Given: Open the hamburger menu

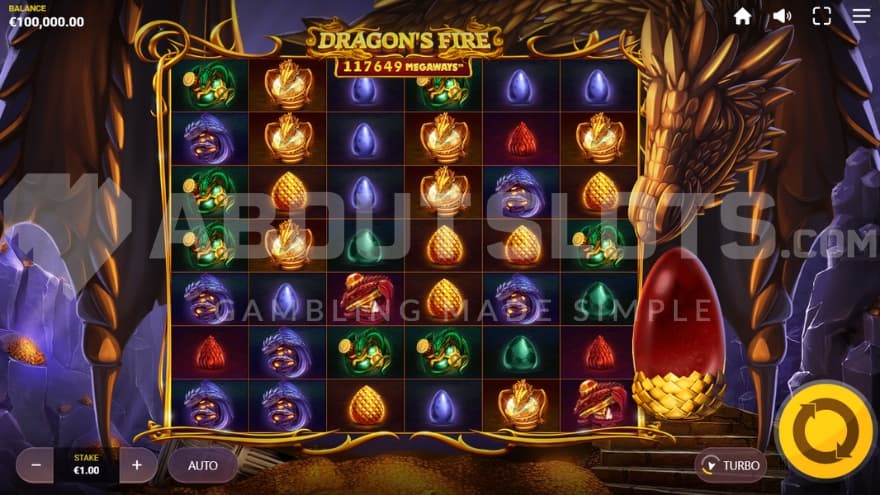Looking at the screenshot, I should pos(861,16).
